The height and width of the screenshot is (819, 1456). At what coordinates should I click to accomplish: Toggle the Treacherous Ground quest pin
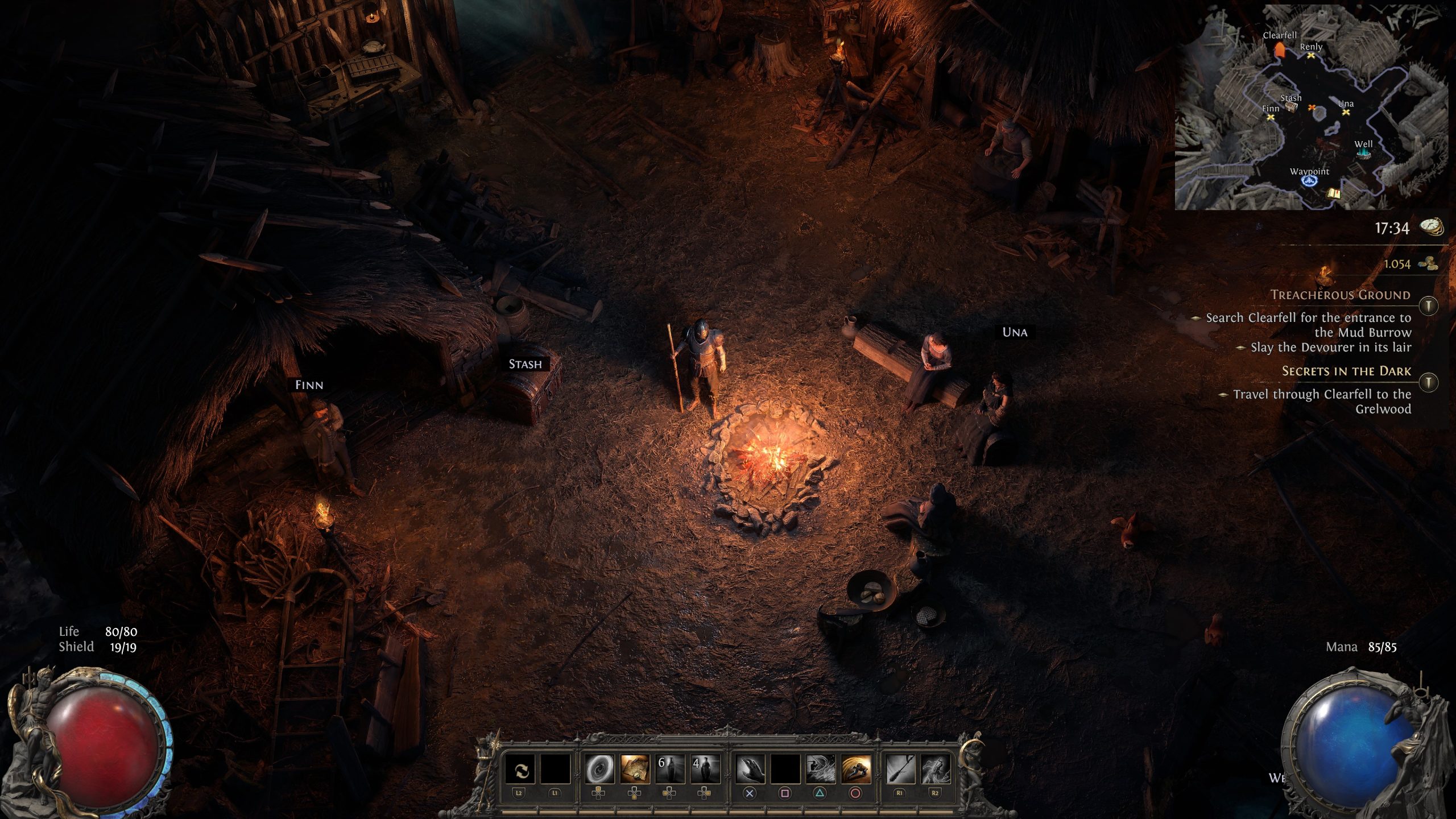click(1428, 306)
